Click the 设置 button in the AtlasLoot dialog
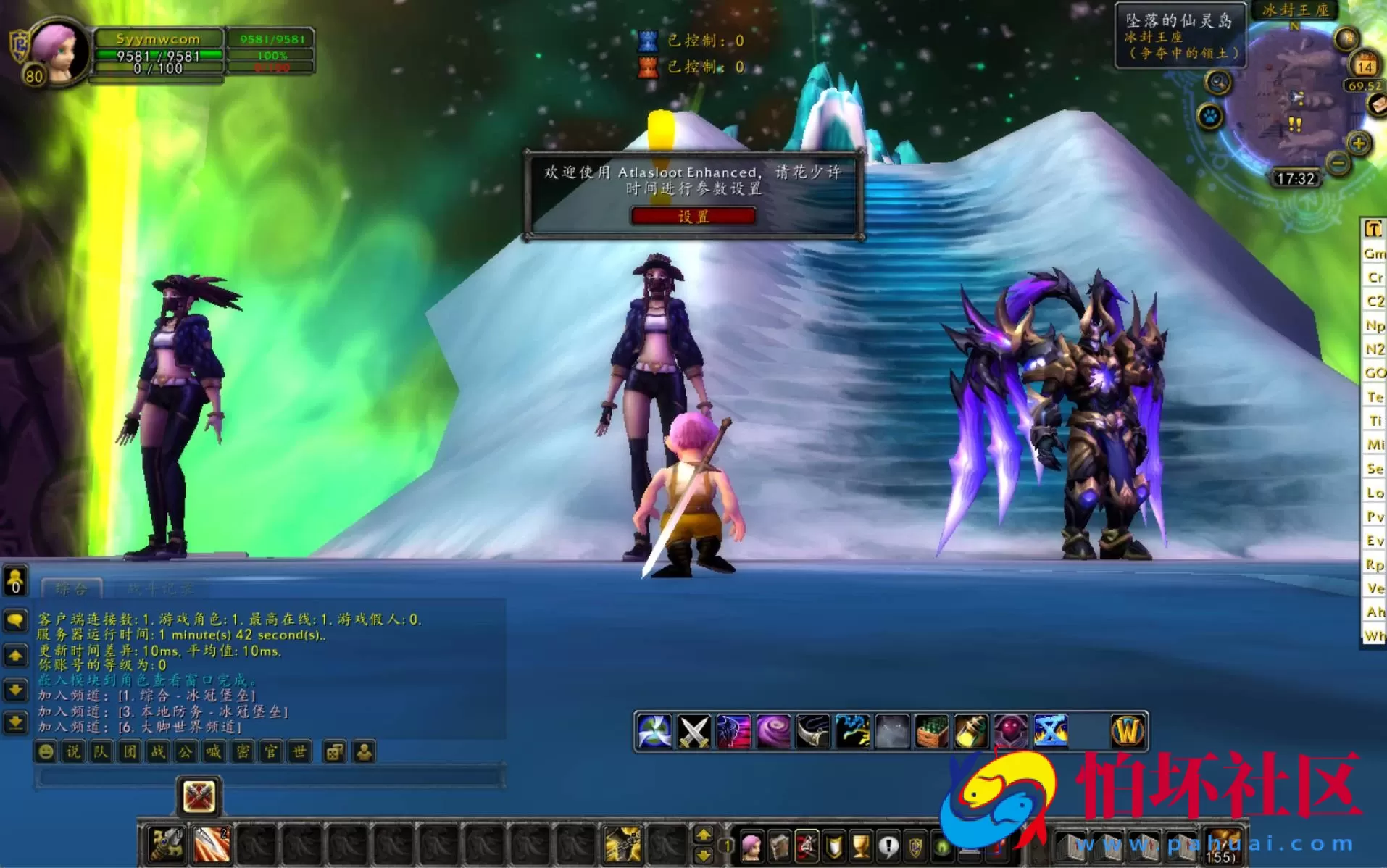Image resolution: width=1387 pixels, height=868 pixels. coord(693,215)
